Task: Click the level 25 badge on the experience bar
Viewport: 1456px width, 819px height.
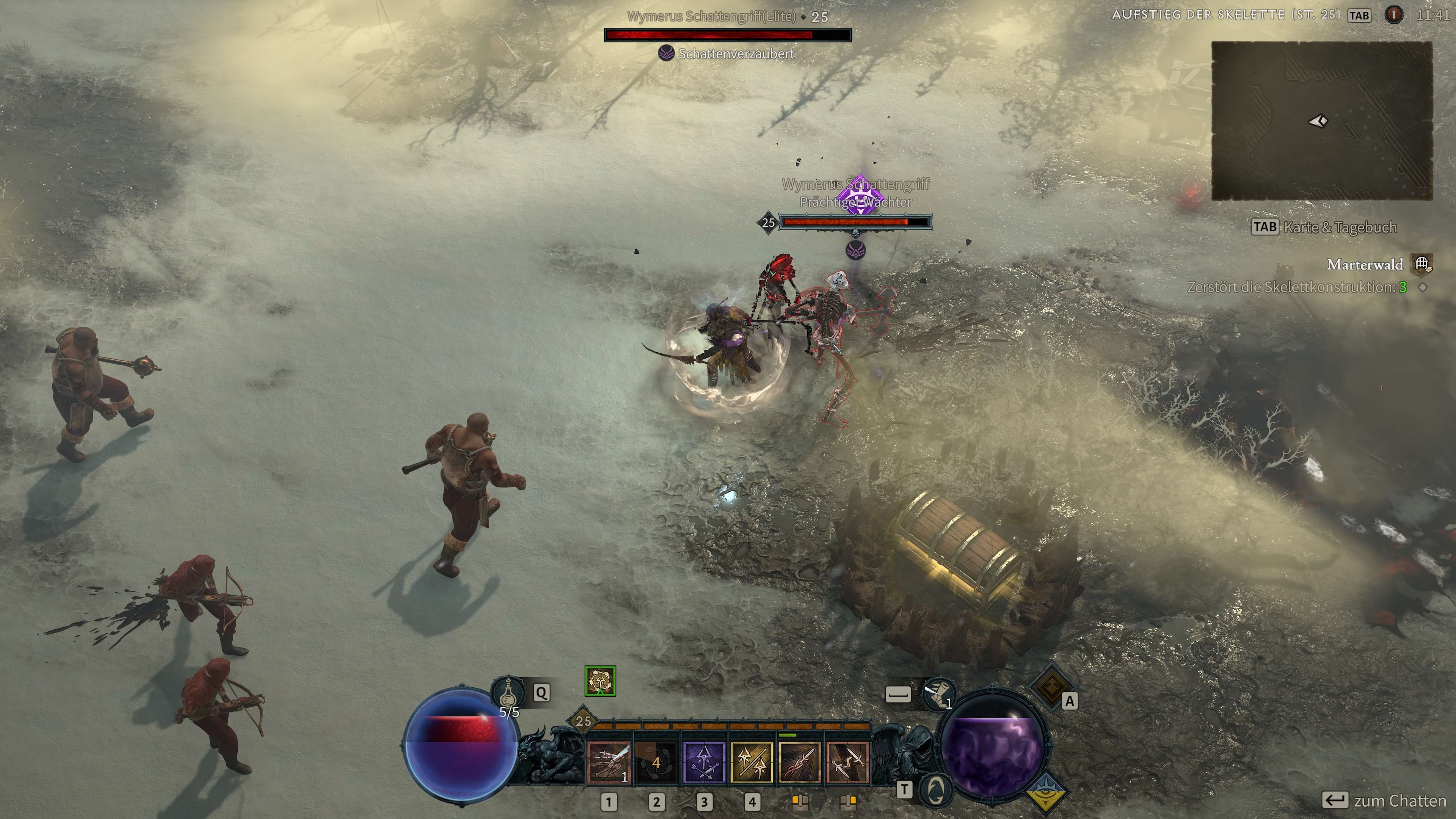Action: click(x=583, y=721)
